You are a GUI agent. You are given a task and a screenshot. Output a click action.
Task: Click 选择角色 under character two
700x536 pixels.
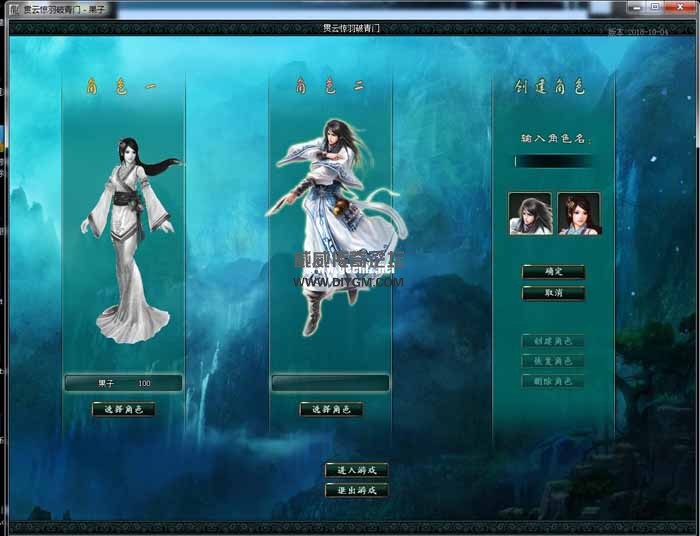[331, 409]
